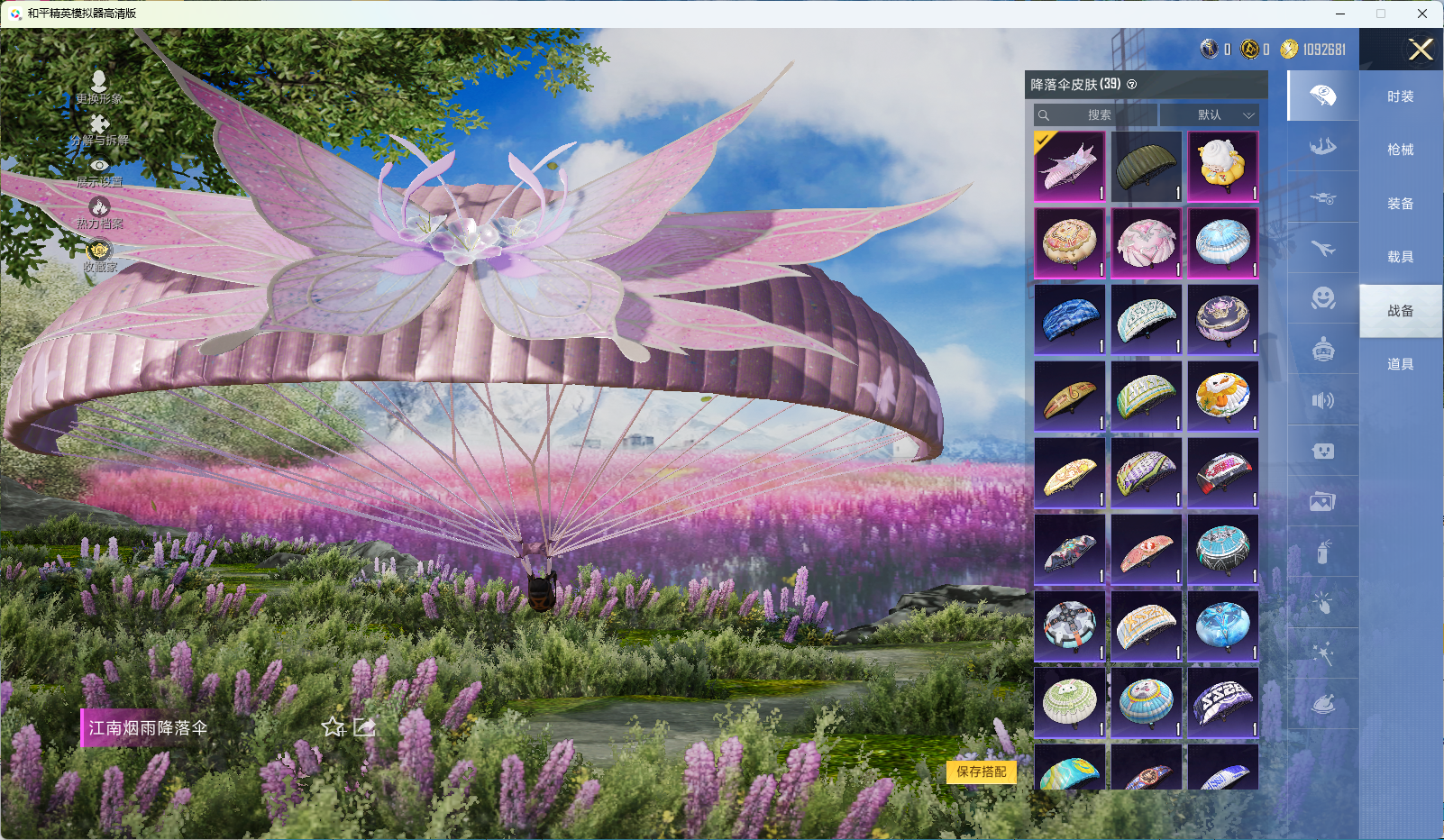Switch to the 时装 category tab
Viewport: 1444px width, 840px height.
(x=1400, y=96)
